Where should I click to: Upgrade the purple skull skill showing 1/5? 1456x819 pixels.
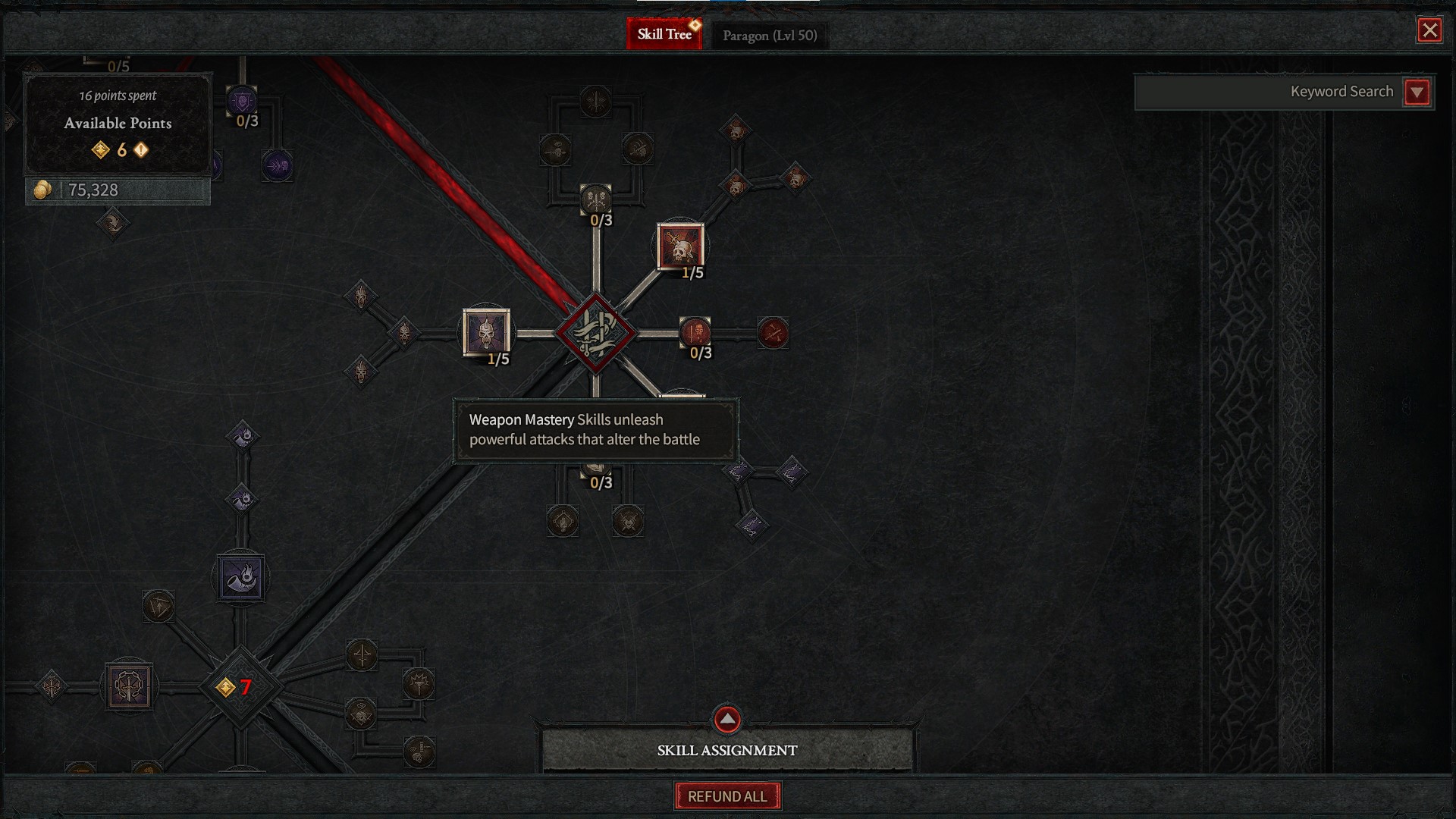point(486,332)
